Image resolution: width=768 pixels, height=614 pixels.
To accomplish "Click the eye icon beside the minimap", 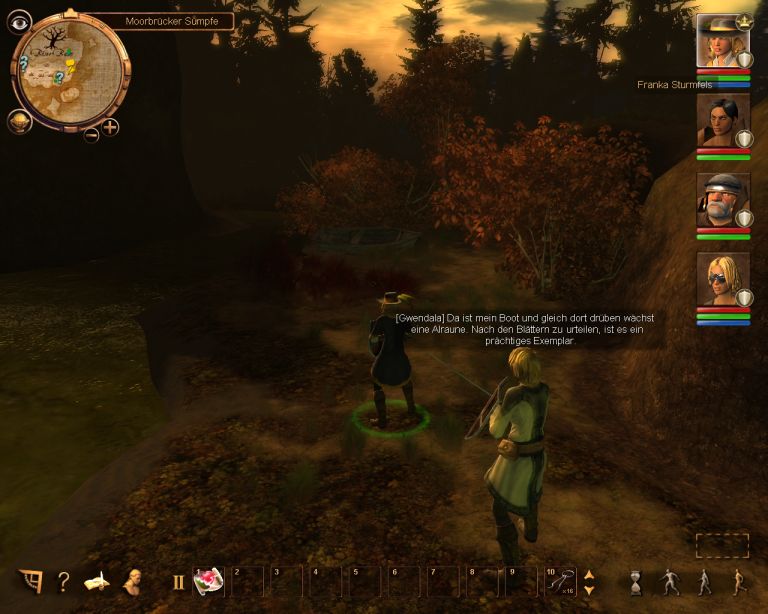I will 19,22.
